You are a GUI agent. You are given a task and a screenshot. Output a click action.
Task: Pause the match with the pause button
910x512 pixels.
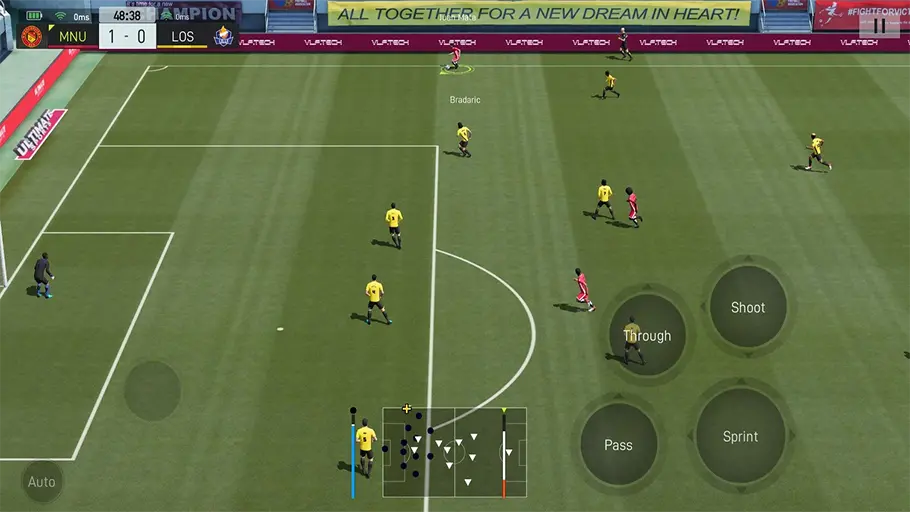click(879, 25)
